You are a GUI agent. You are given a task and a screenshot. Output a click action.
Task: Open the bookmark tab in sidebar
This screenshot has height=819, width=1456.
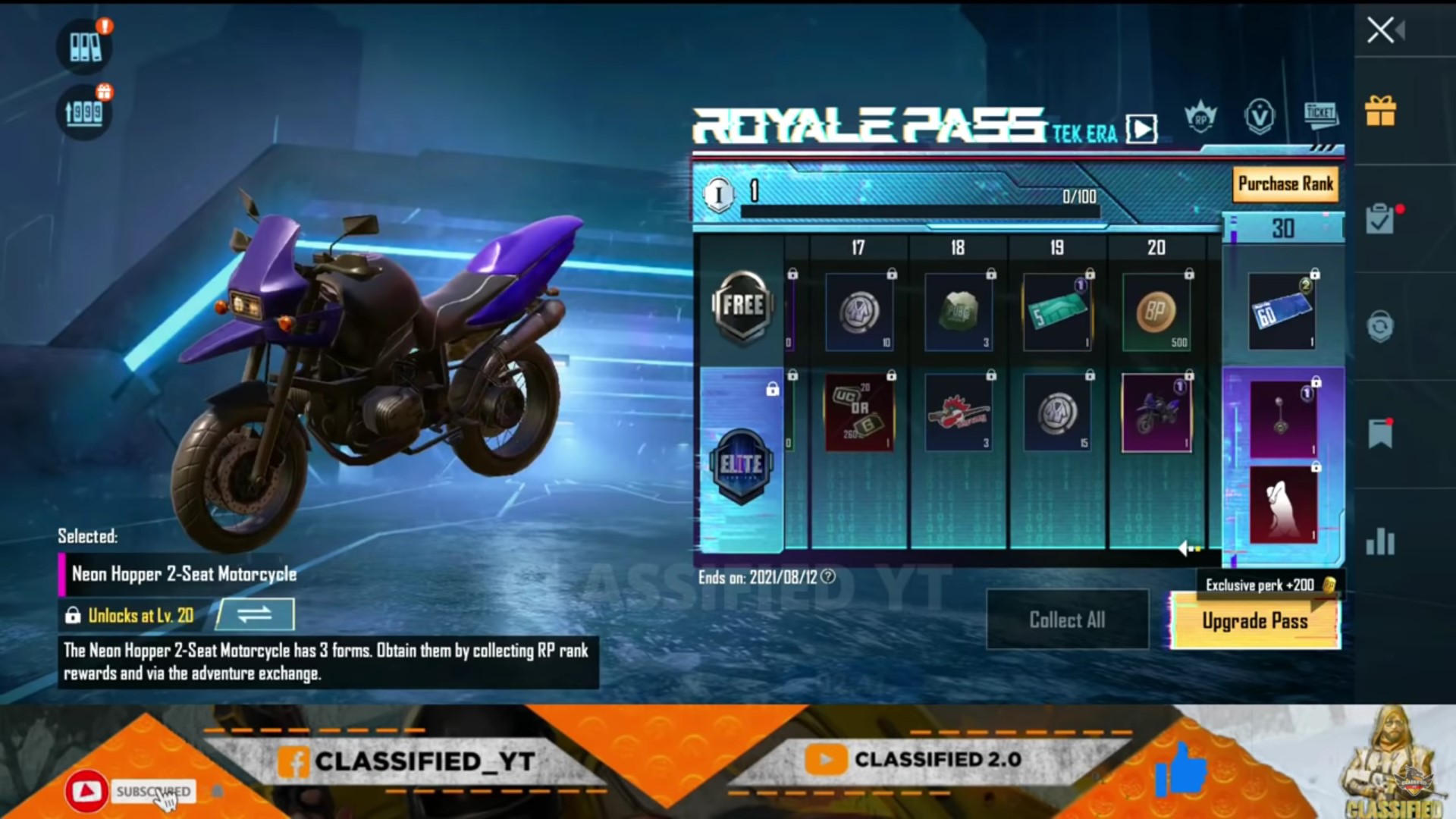(x=1380, y=434)
